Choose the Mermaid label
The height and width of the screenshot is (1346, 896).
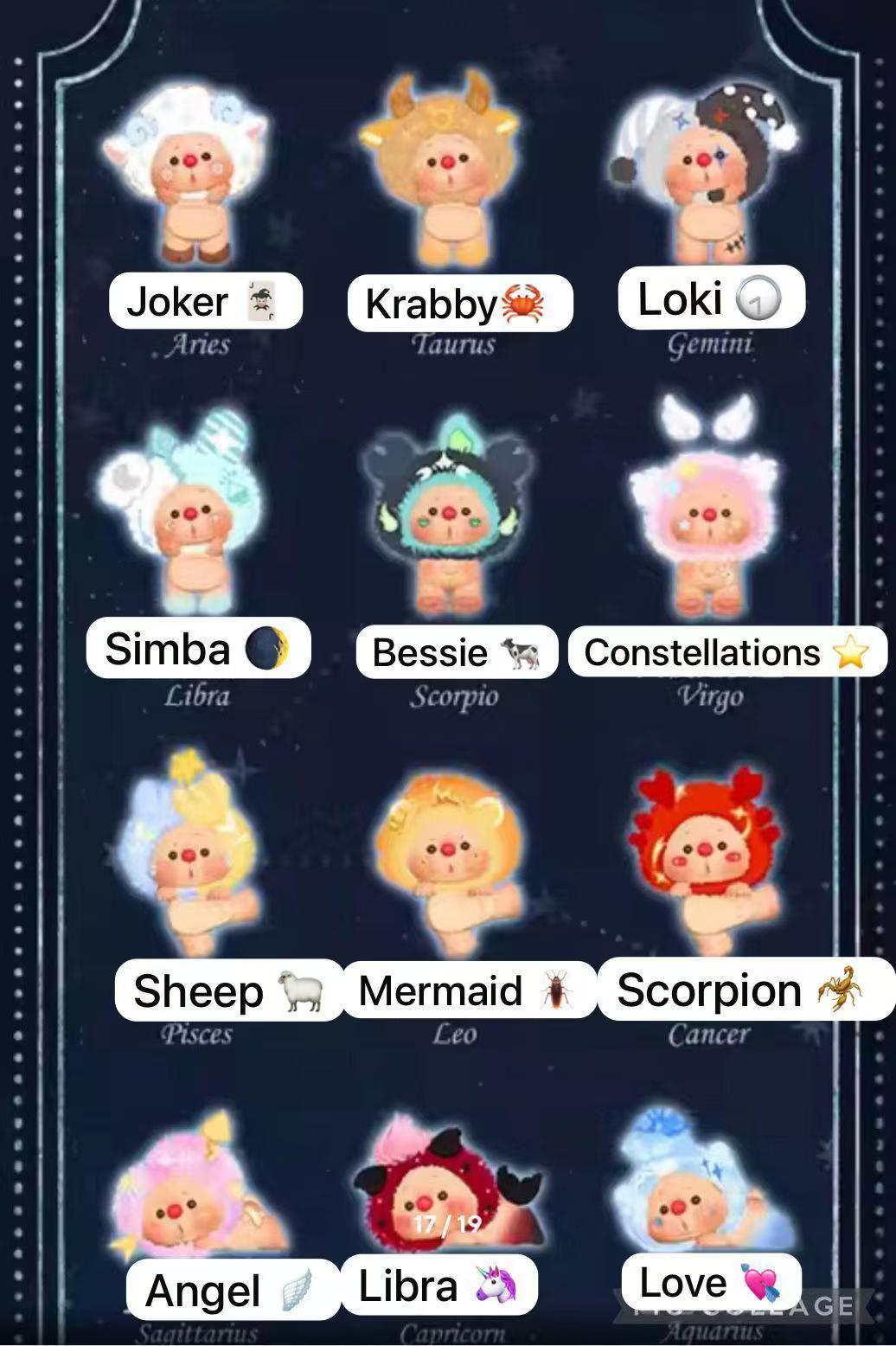pos(468,990)
